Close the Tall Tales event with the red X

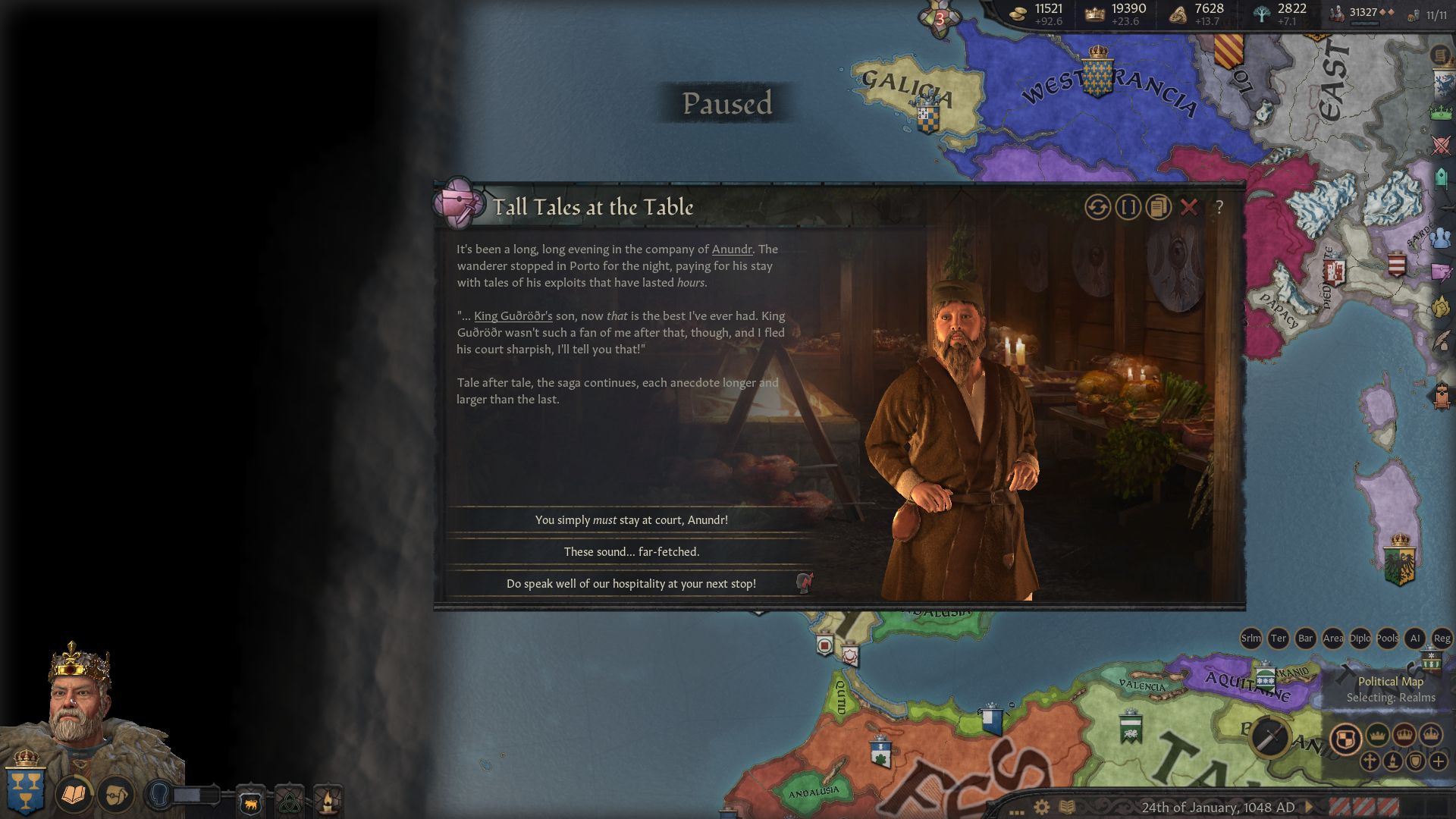click(1189, 207)
